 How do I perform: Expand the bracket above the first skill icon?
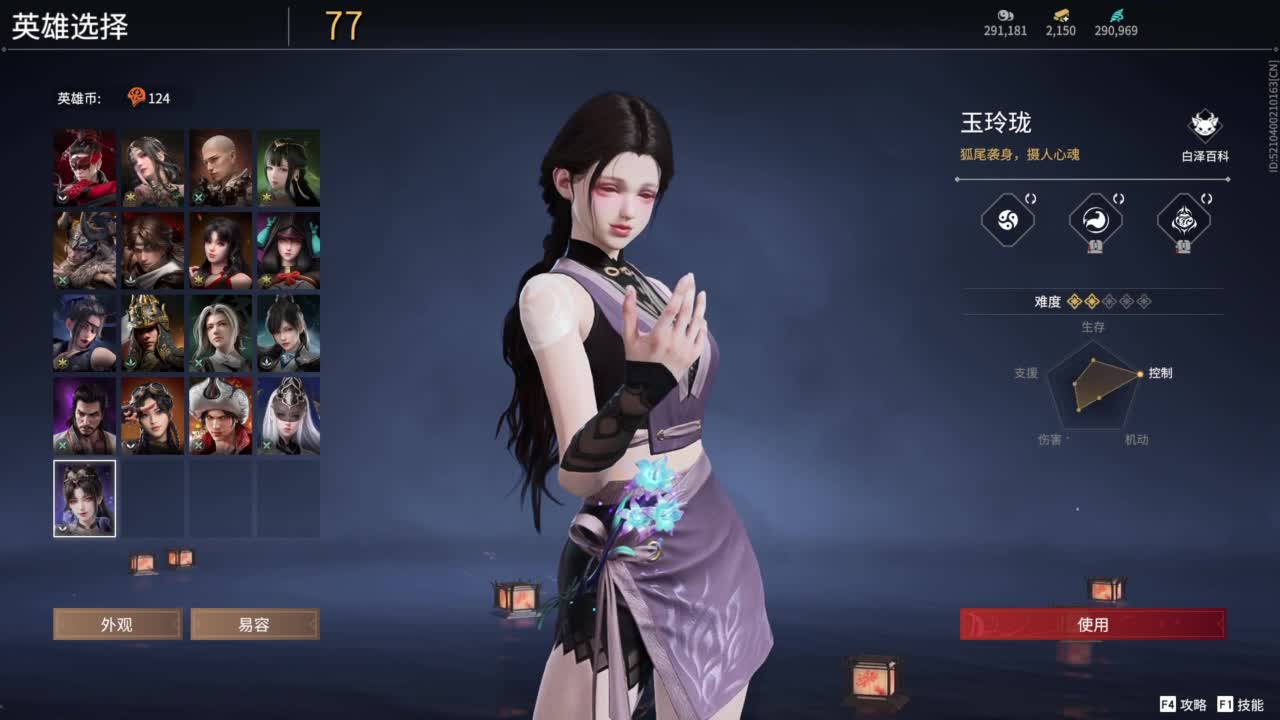click(1030, 198)
